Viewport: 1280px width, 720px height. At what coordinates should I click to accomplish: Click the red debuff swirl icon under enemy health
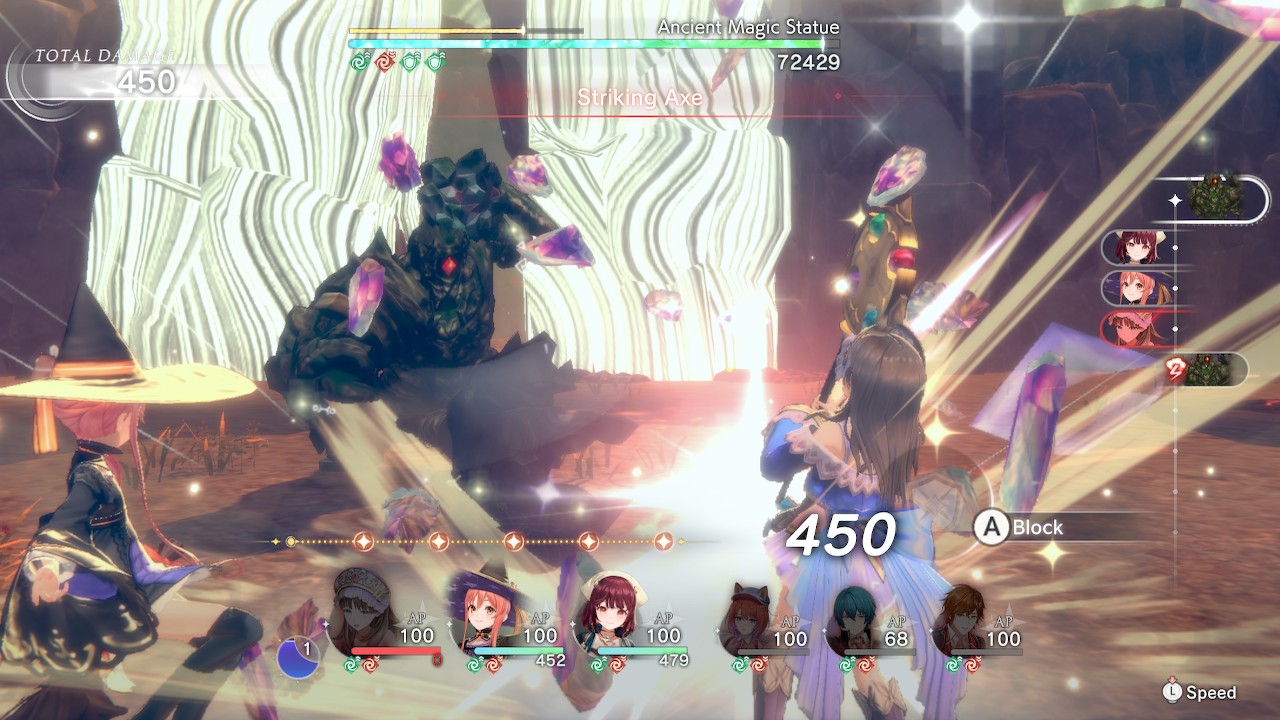pos(386,62)
